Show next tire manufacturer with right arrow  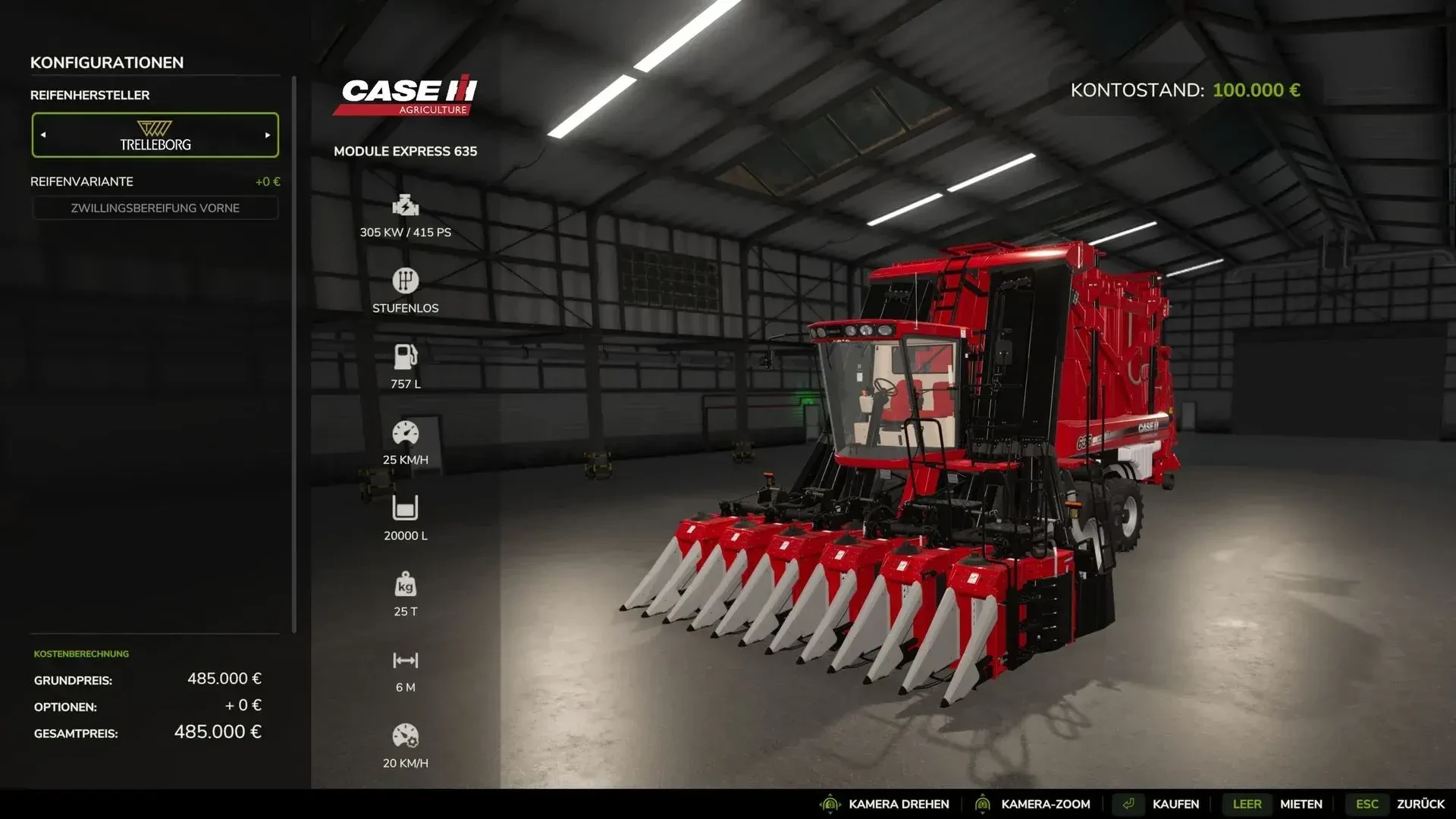click(x=267, y=135)
